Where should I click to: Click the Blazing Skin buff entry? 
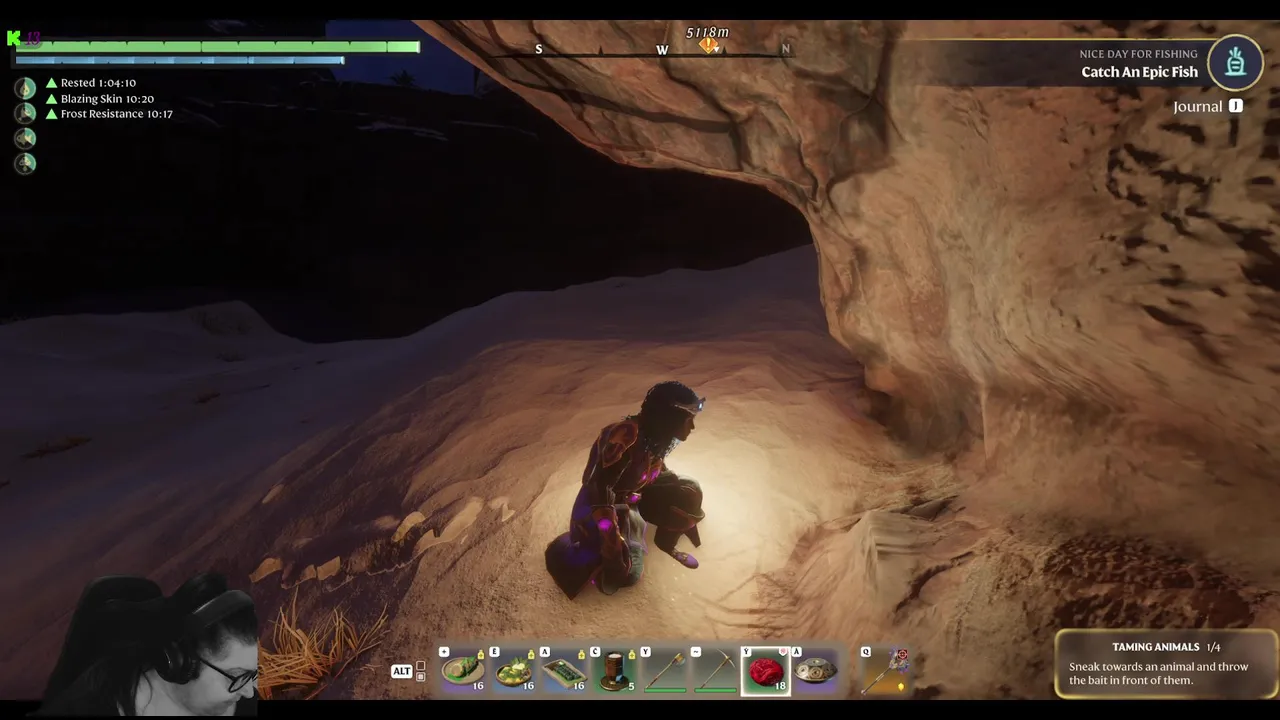pos(106,99)
